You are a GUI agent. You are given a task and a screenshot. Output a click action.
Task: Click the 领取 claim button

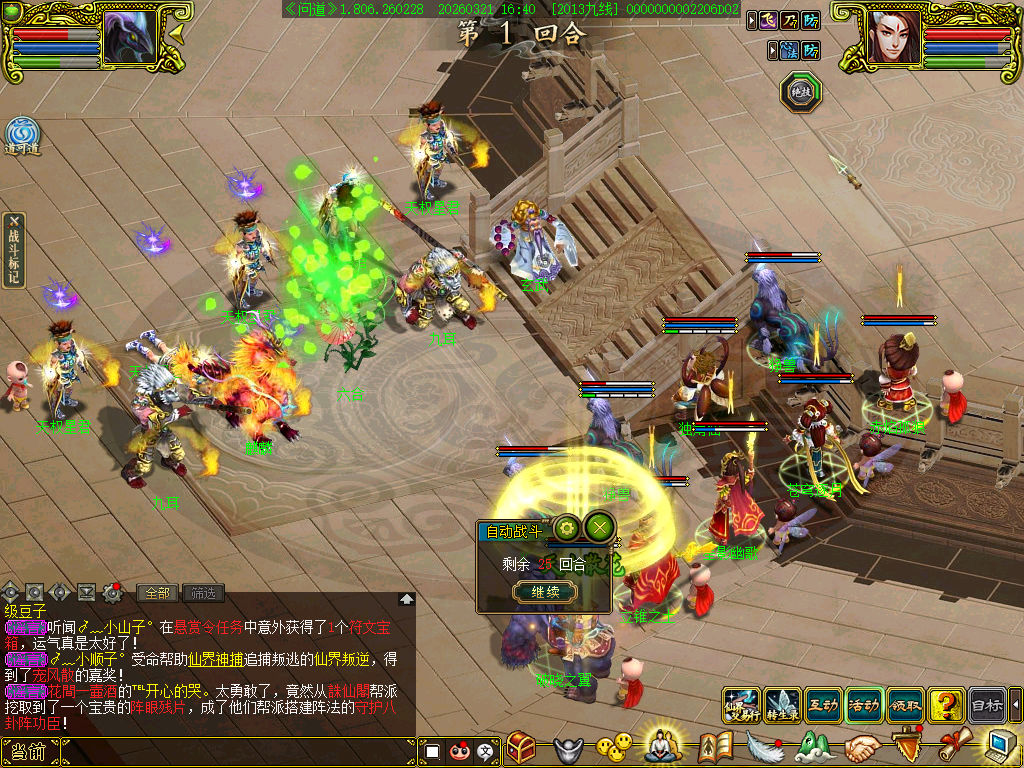coord(905,704)
